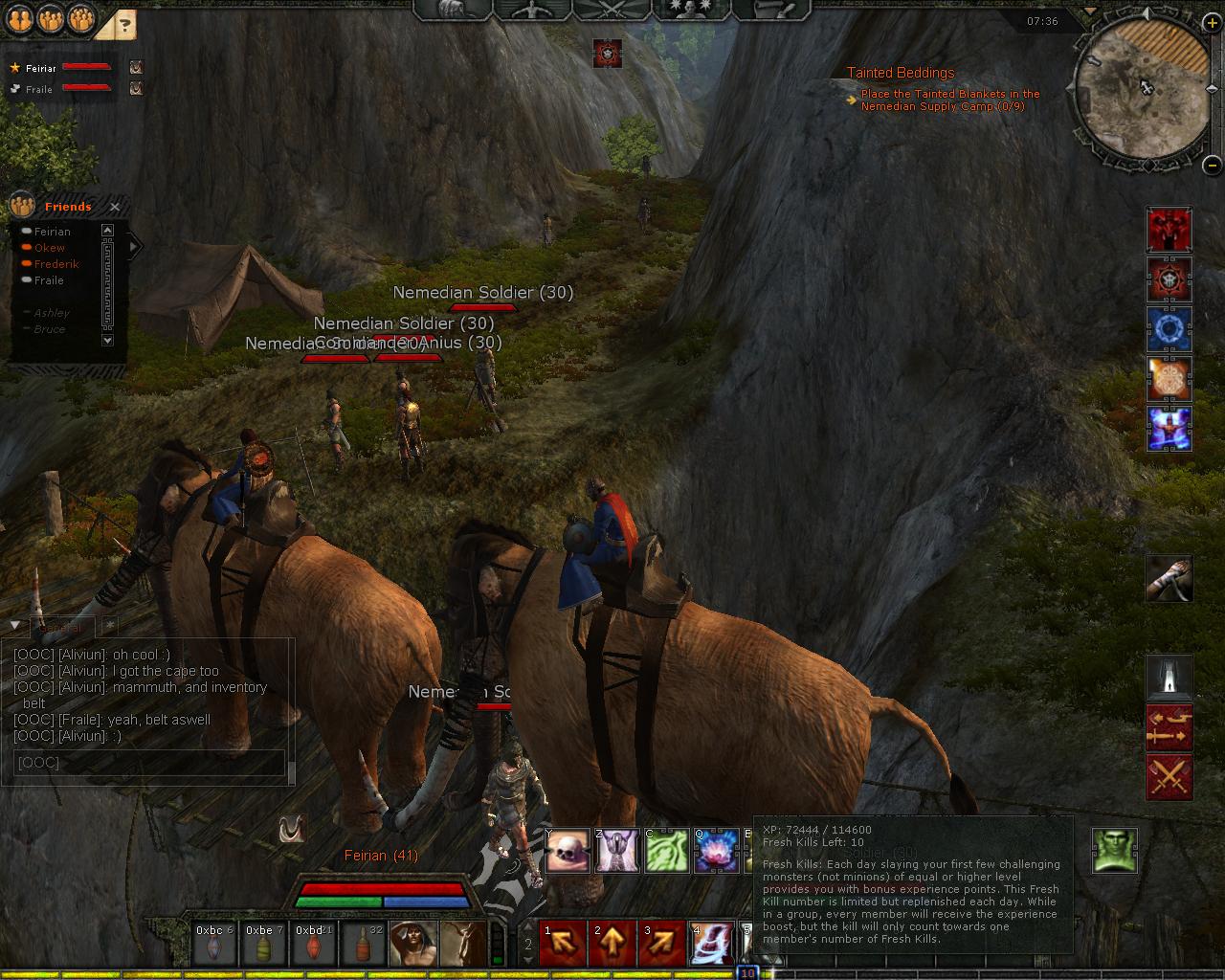Click the red demon face buff icon

point(1169,230)
